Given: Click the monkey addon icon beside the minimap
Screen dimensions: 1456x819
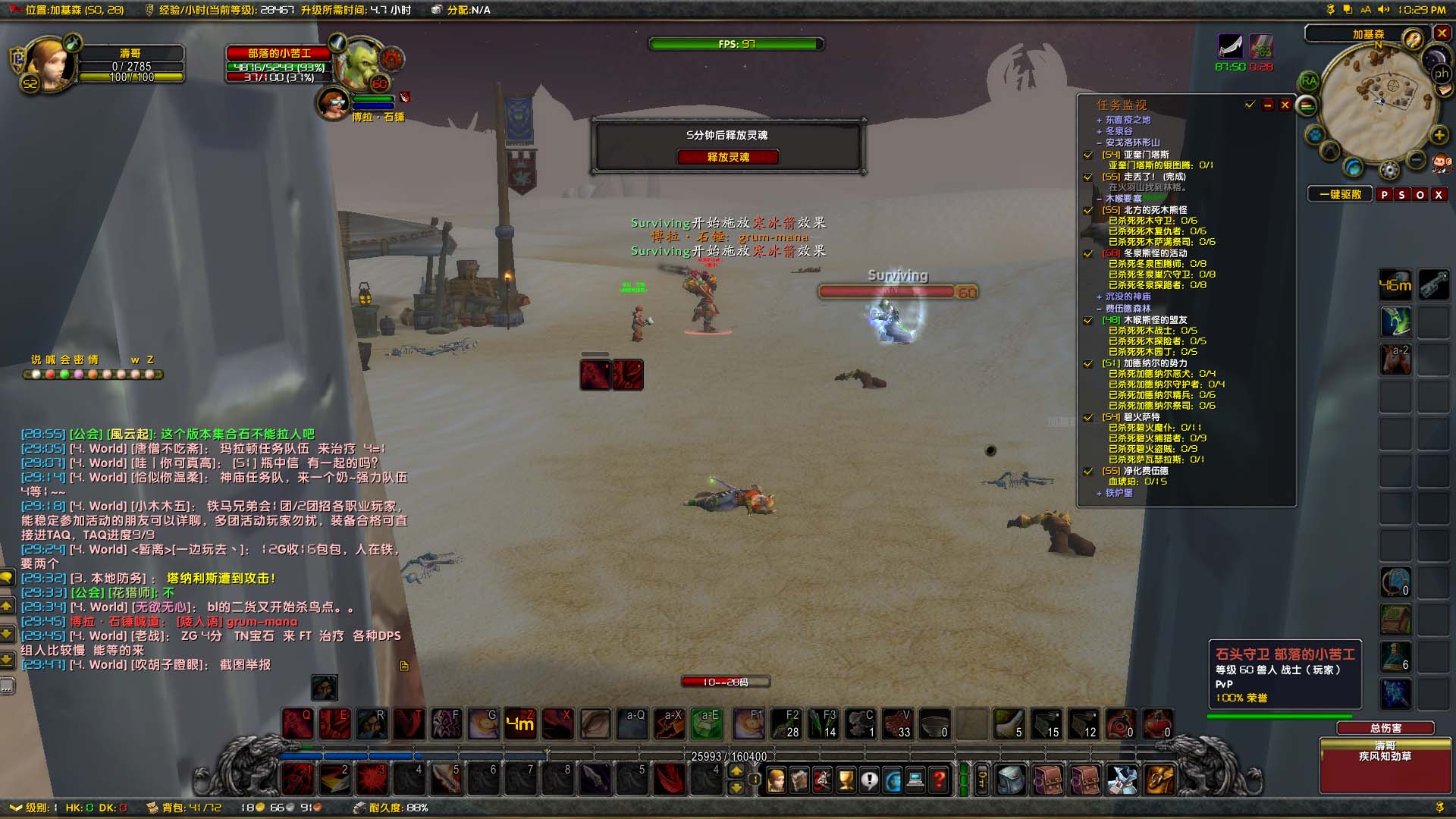Looking at the screenshot, I should click(1442, 164).
